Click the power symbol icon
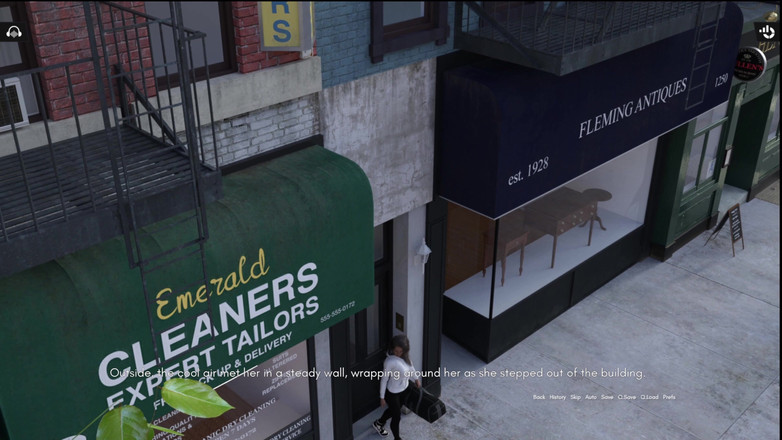 [767, 32]
